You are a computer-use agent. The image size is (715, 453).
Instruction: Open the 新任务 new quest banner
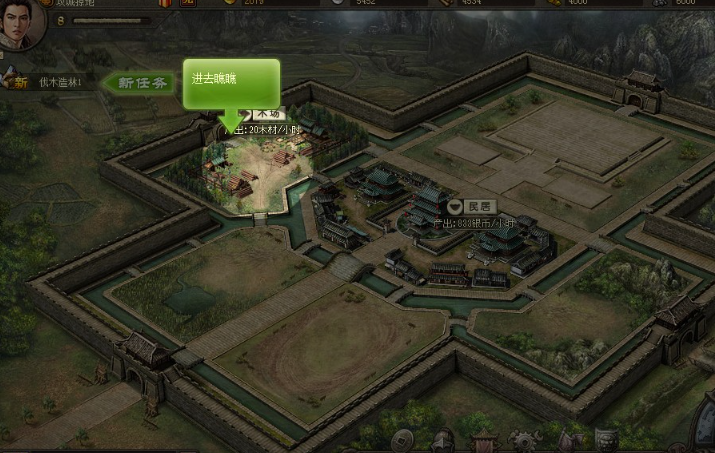click(140, 83)
